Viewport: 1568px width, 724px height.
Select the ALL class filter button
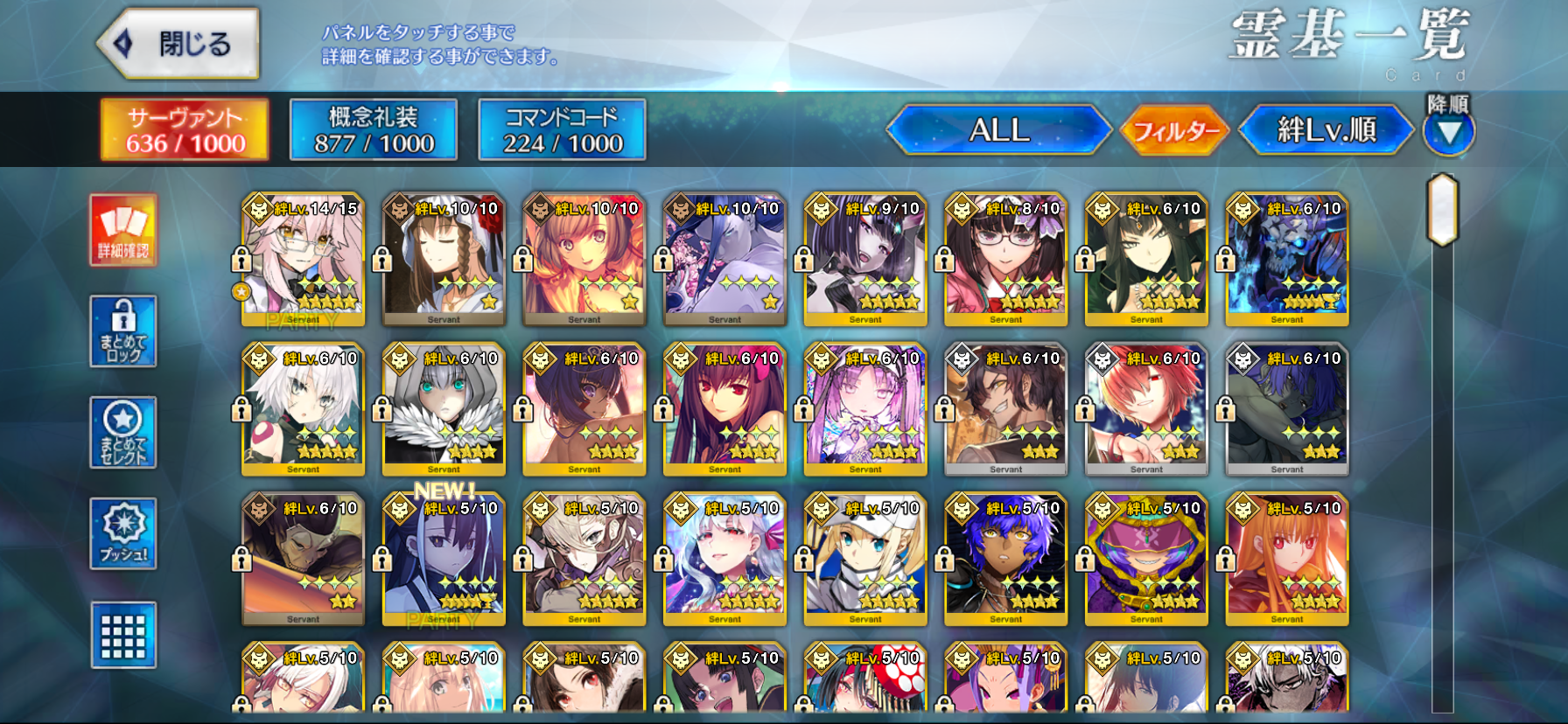[x=998, y=130]
